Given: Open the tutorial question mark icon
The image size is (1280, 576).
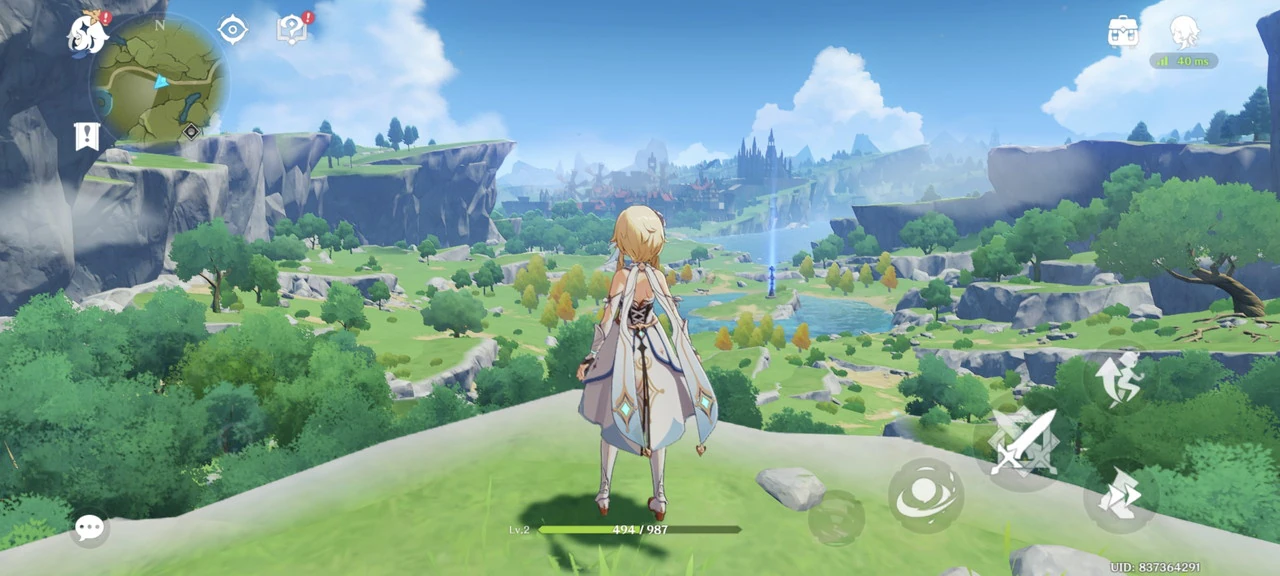Looking at the screenshot, I should [x=291, y=29].
